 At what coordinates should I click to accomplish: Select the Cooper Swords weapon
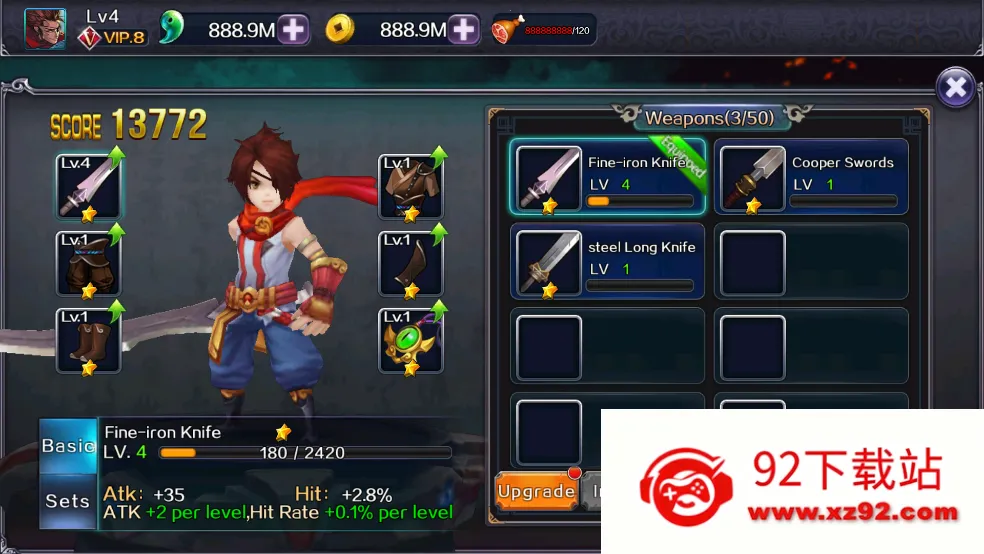coord(811,177)
